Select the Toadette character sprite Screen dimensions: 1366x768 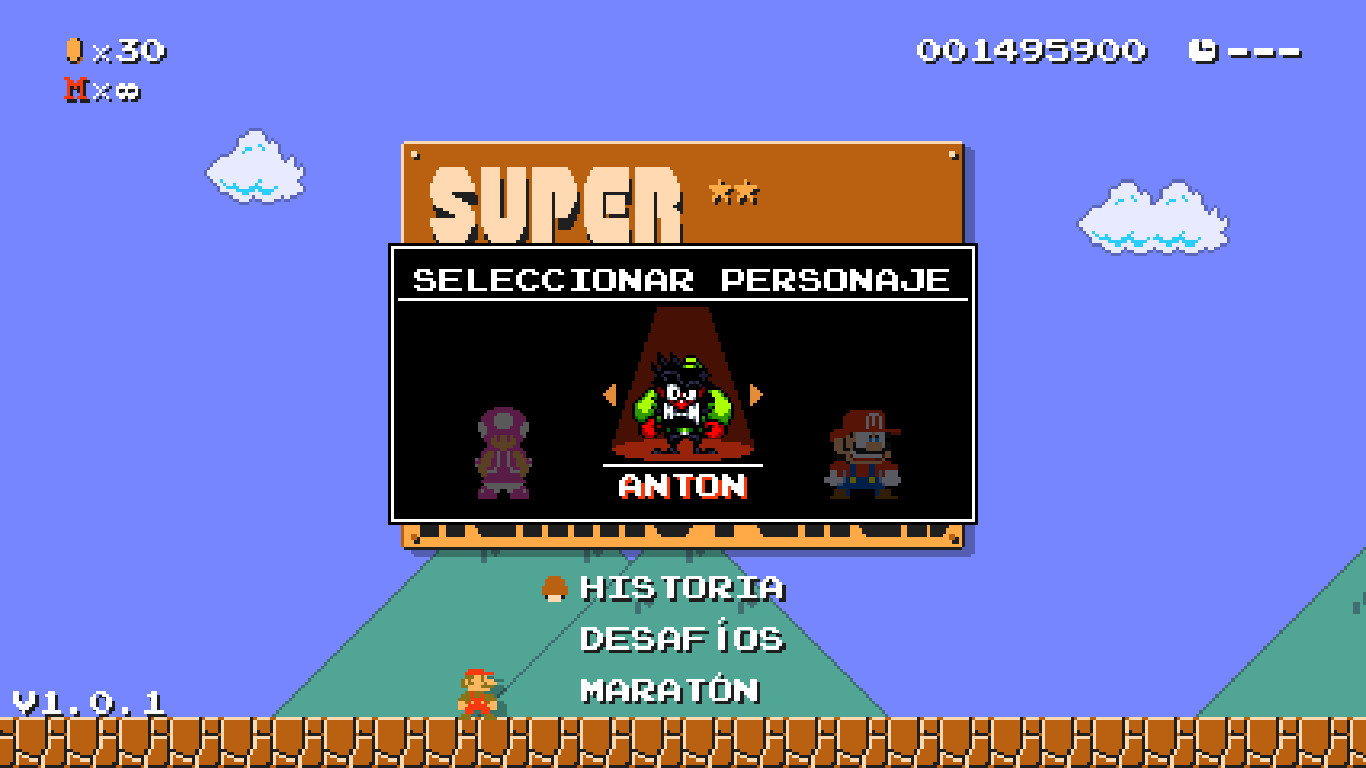[501, 455]
